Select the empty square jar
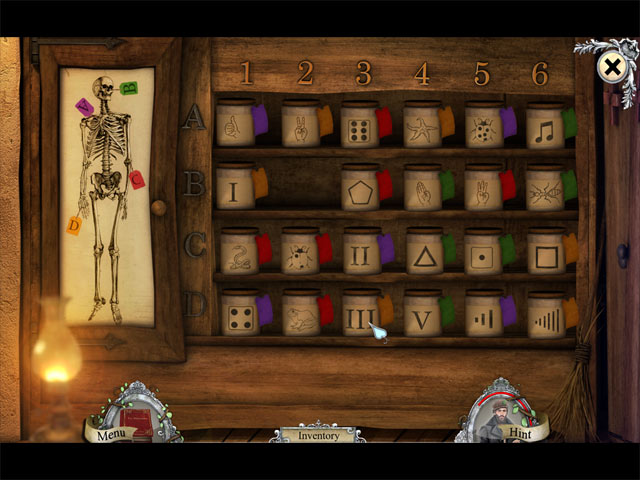 tap(546, 254)
